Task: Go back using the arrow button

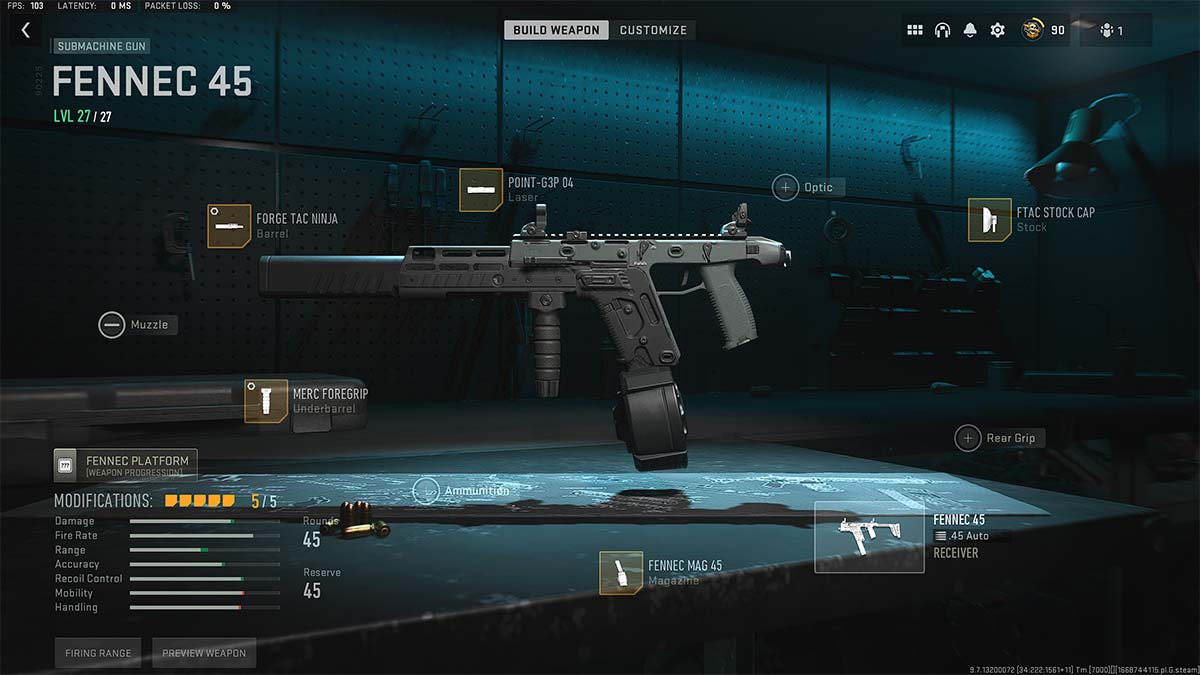Action: pyautogui.click(x=26, y=31)
